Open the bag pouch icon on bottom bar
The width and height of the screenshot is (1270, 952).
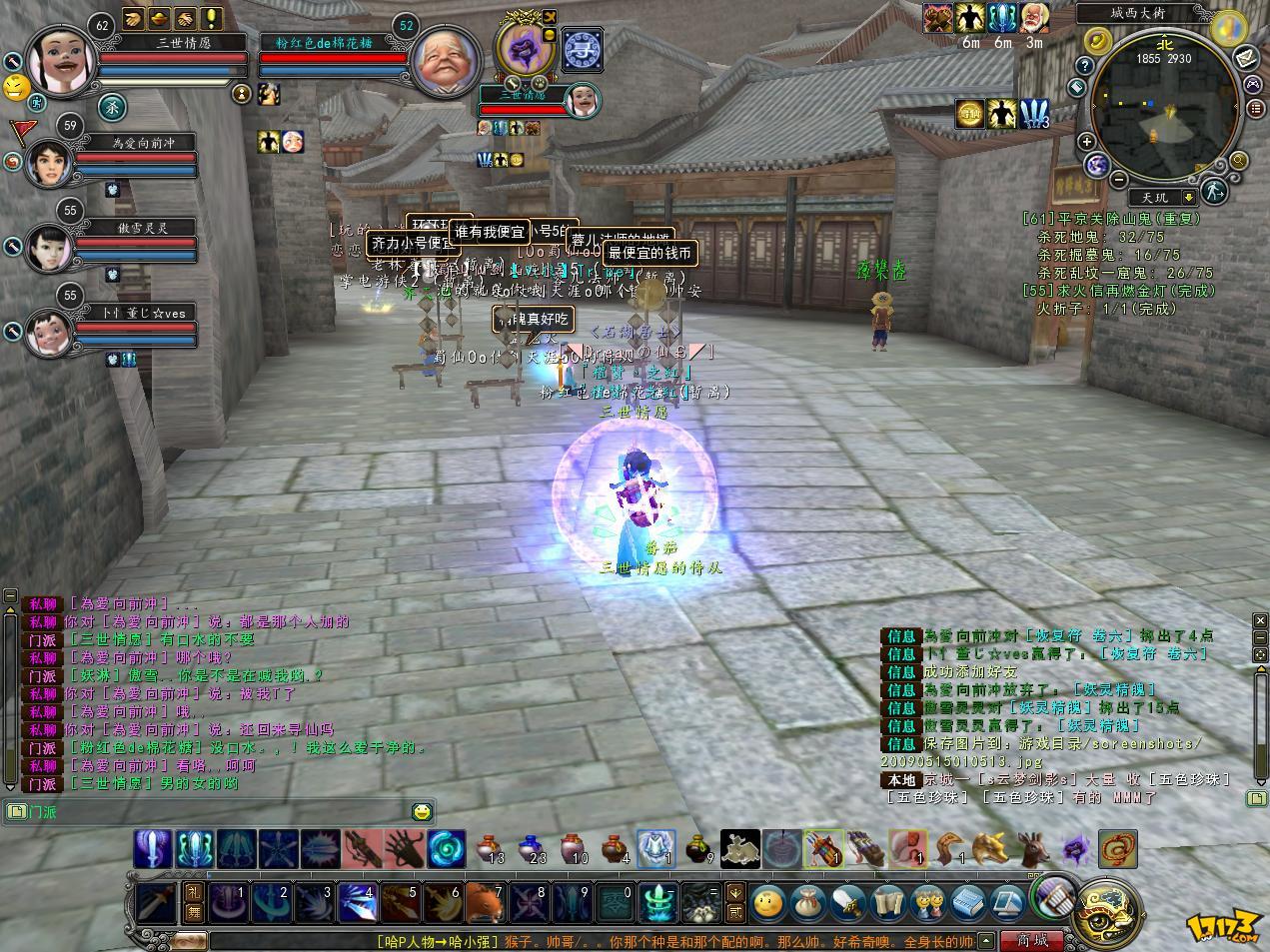[x=806, y=902]
